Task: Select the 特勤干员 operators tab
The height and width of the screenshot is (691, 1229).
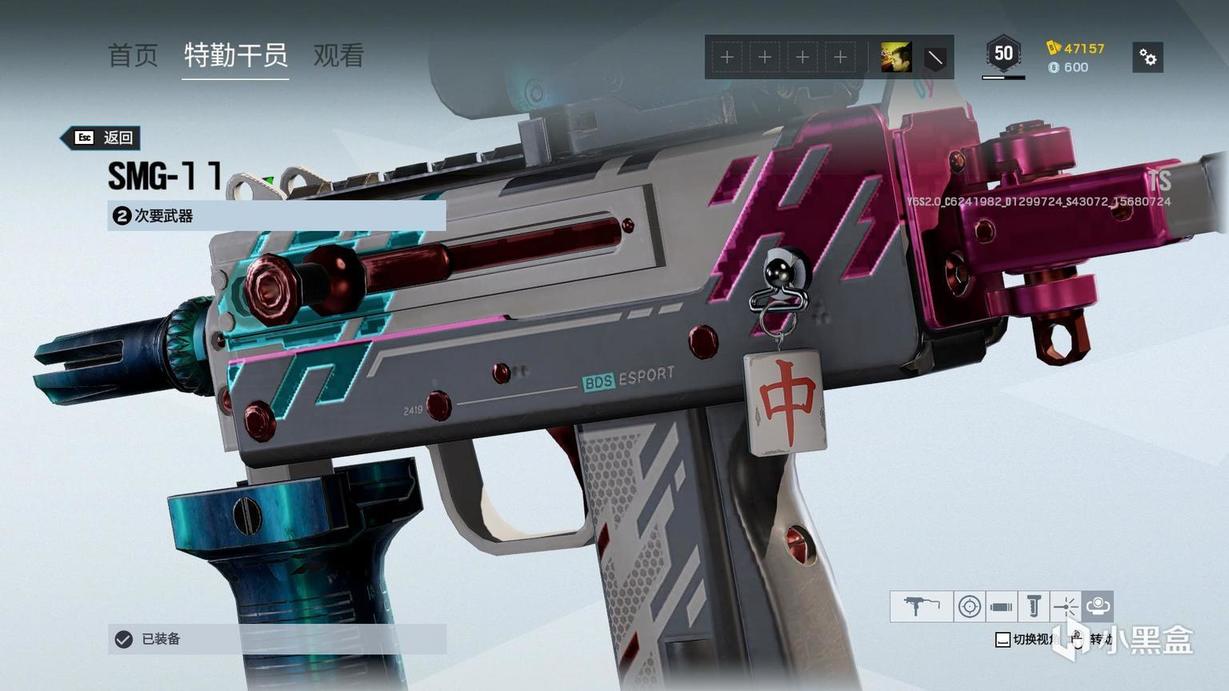Action: coord(236,56)
